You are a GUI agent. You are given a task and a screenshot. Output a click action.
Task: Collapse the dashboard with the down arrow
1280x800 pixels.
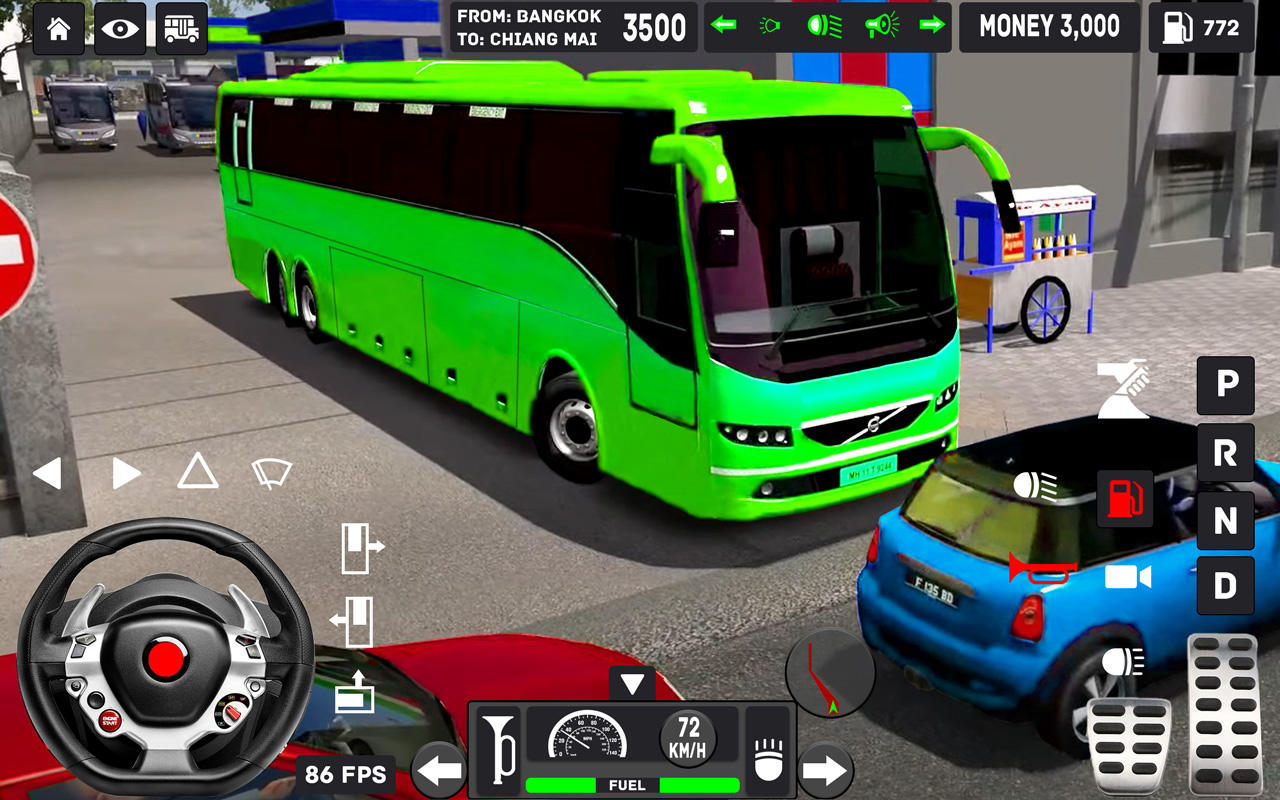pyautogui.click(x=631, y=685)
